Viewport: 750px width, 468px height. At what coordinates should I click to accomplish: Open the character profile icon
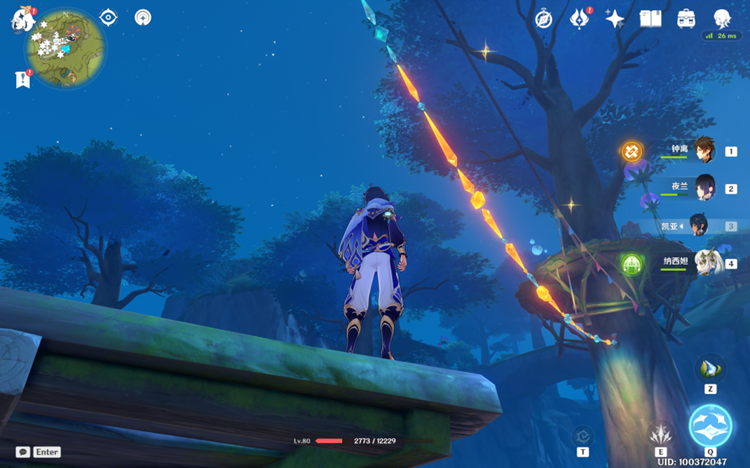click(x=721, y=18)
